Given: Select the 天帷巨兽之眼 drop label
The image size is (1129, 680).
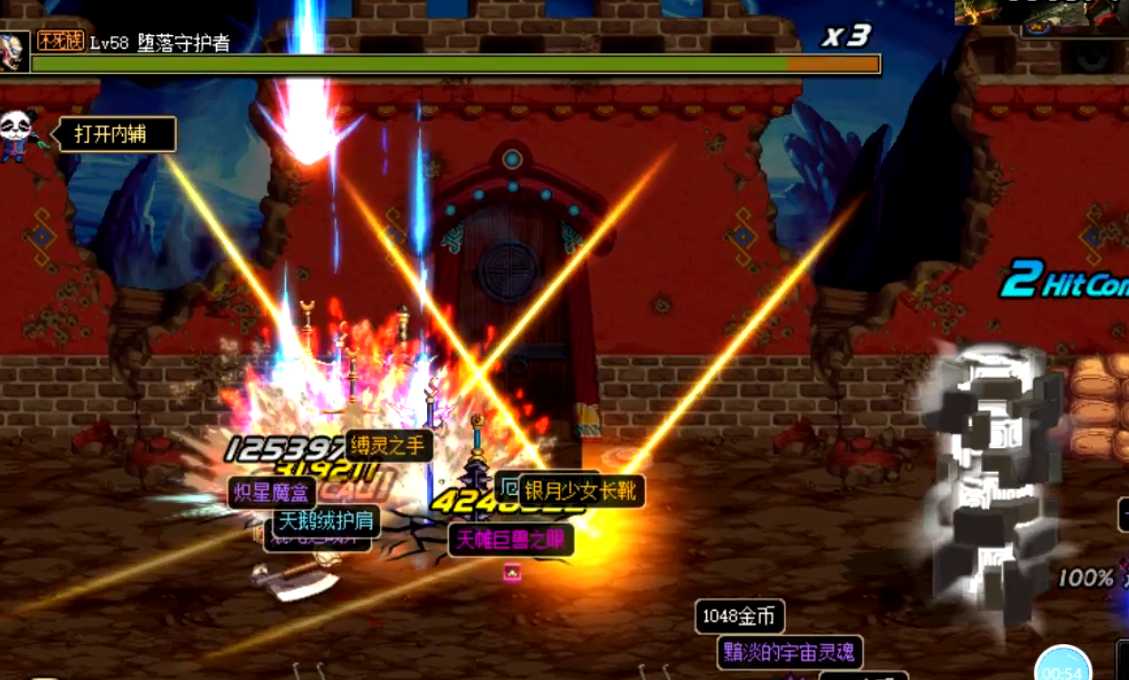Looking at the screenshot, I should (x=511, y=540).
